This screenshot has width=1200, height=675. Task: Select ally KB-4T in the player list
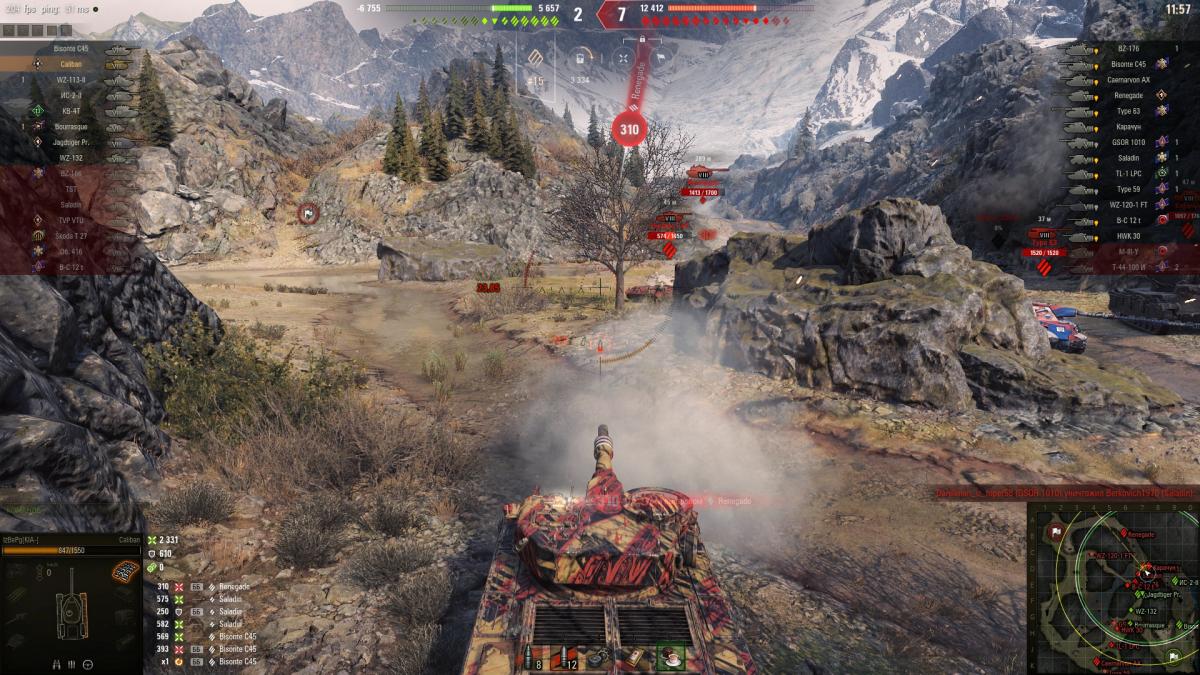point(70,111)
